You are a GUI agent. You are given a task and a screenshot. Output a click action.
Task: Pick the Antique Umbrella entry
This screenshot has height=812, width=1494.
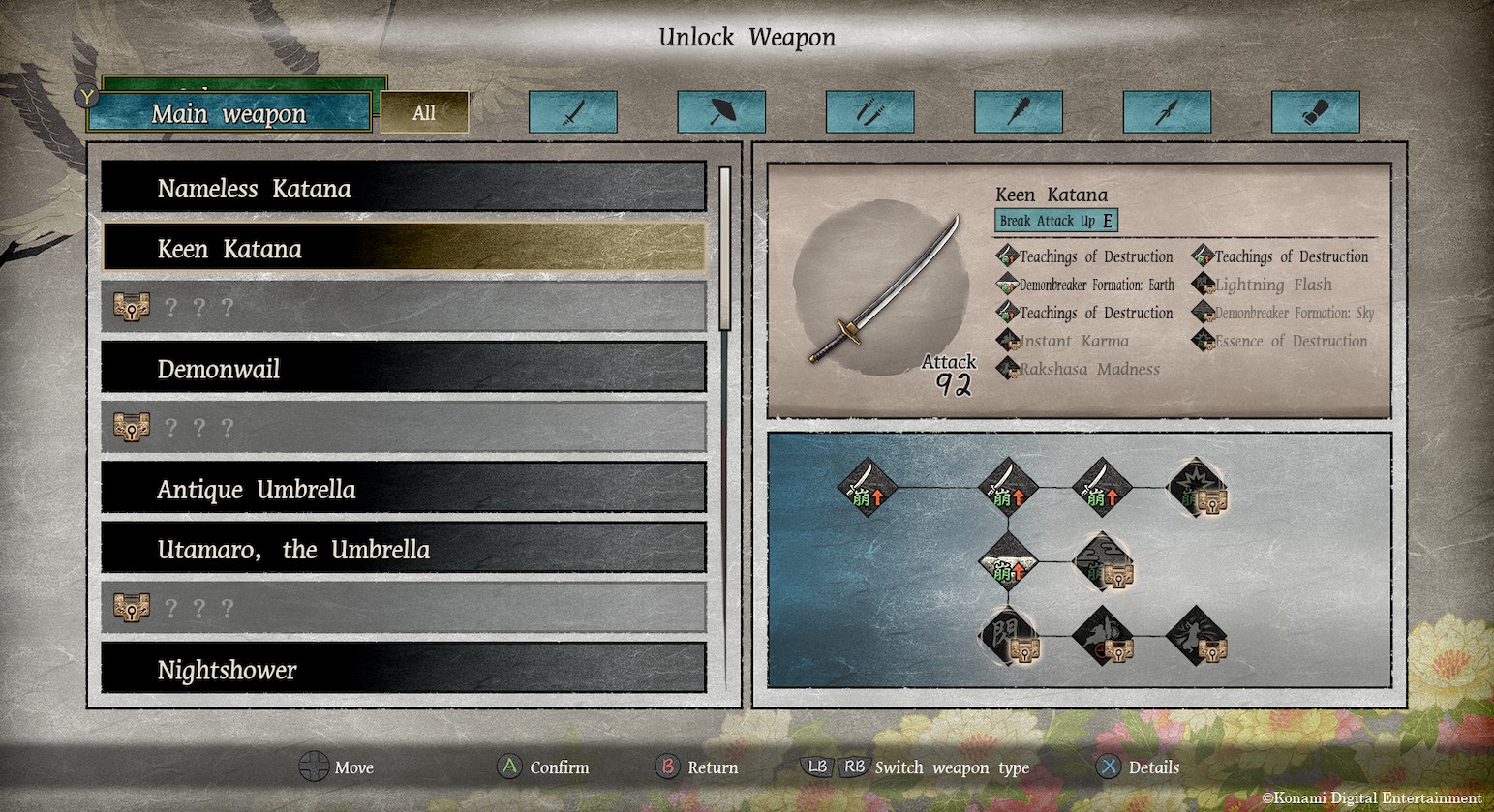click(x=403, y=489)
